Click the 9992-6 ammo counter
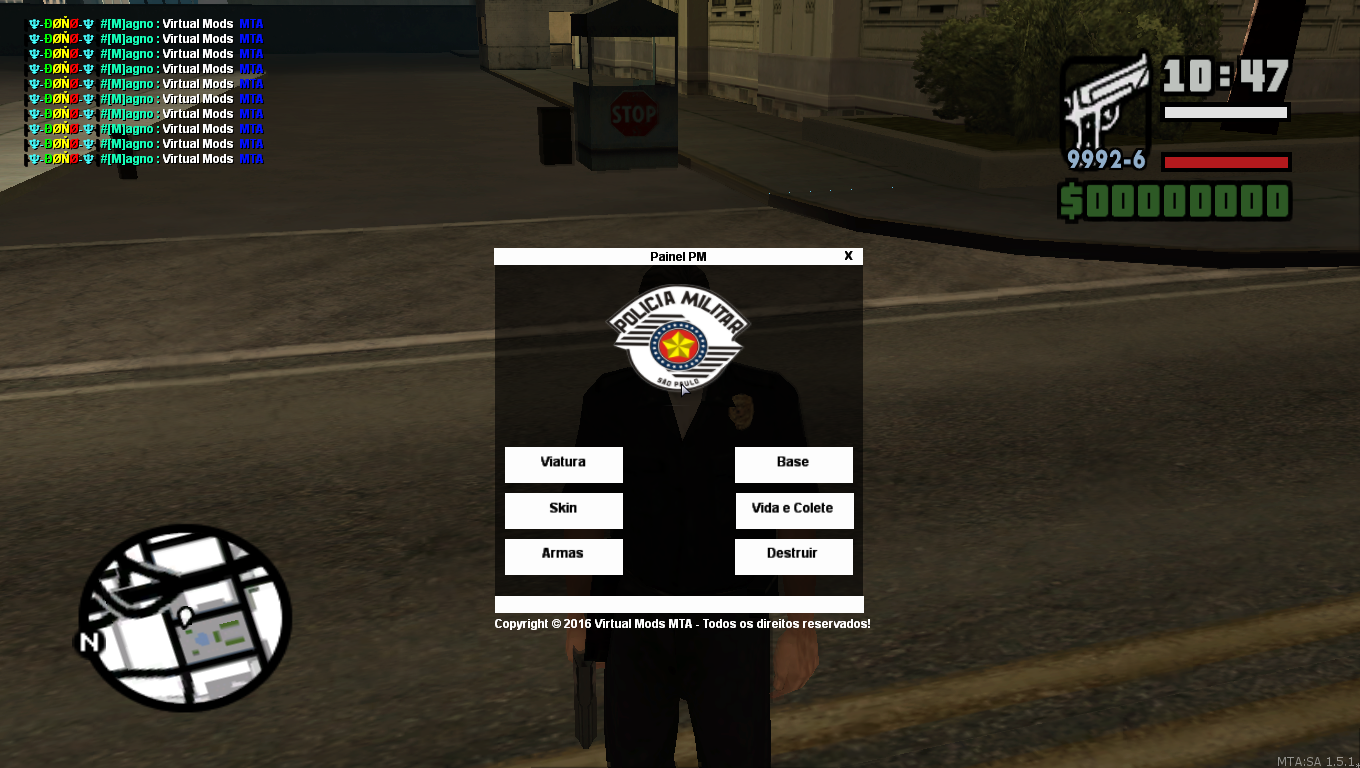 1104,160
